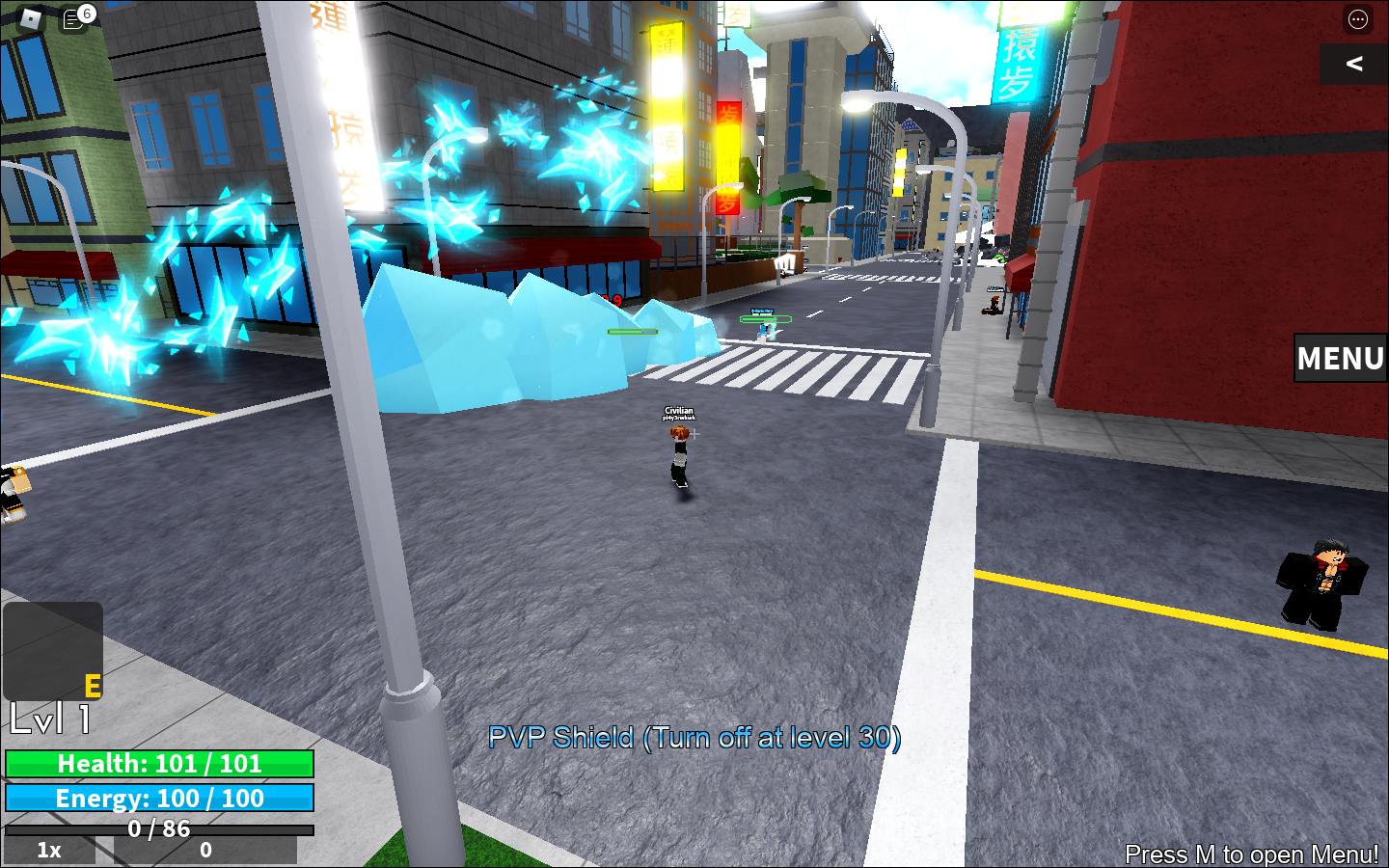Click the 1x multiplier indicator
1389x868 pixels.
click(48, 851)
